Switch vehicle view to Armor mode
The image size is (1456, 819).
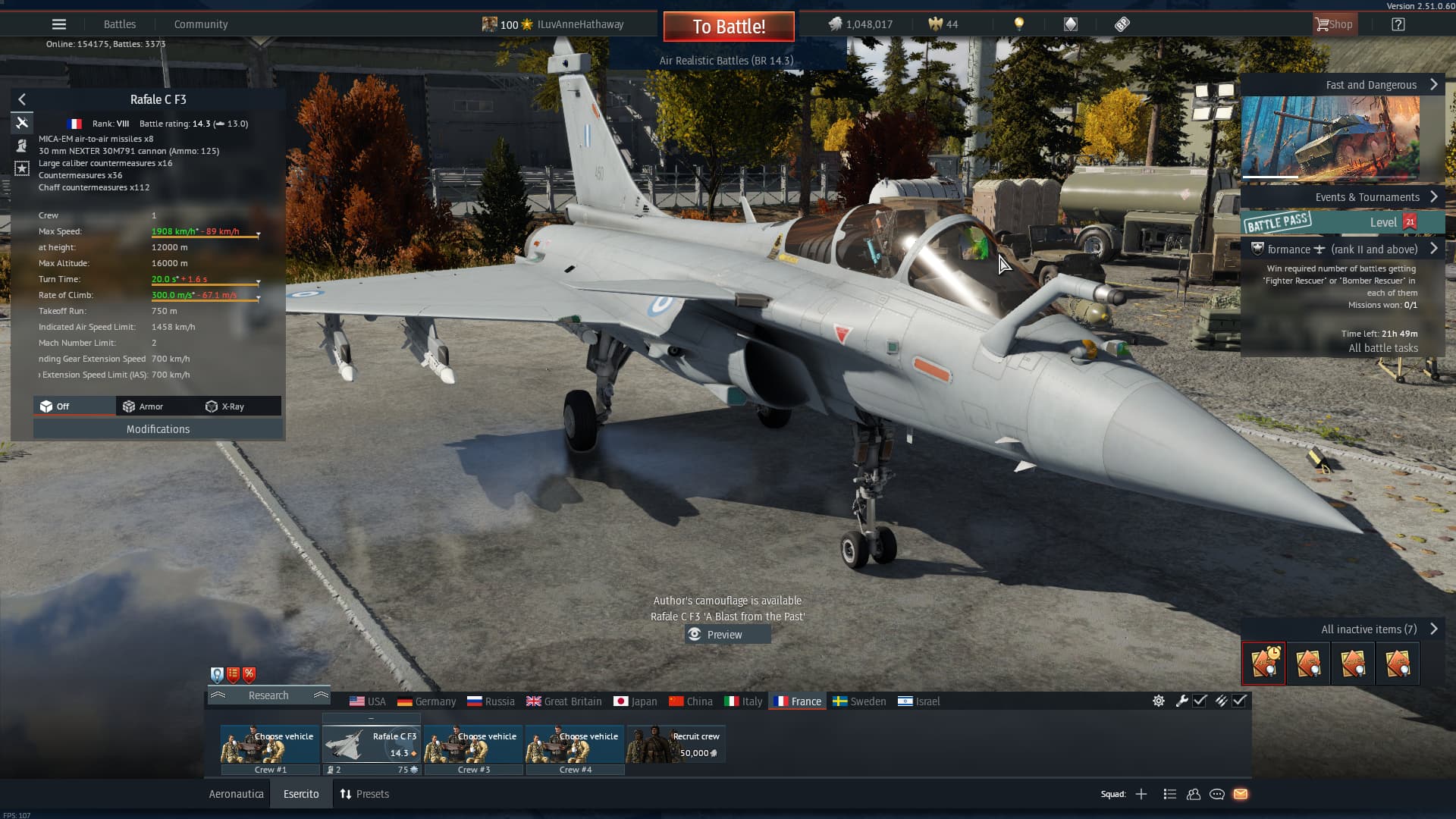tap(143, 406)
